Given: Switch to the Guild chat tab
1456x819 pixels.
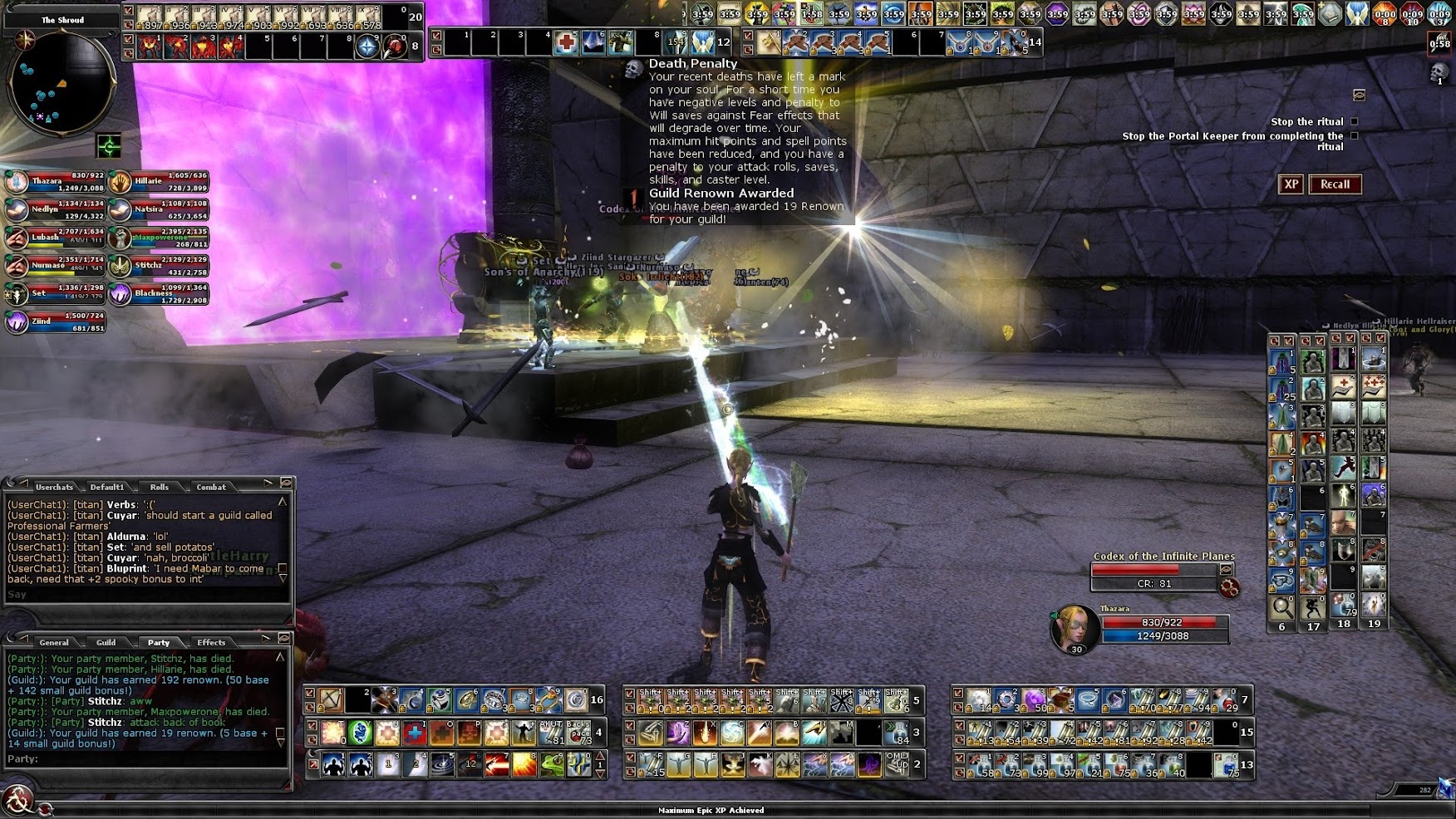Looking at the screenshot, I should pos(106,642).
